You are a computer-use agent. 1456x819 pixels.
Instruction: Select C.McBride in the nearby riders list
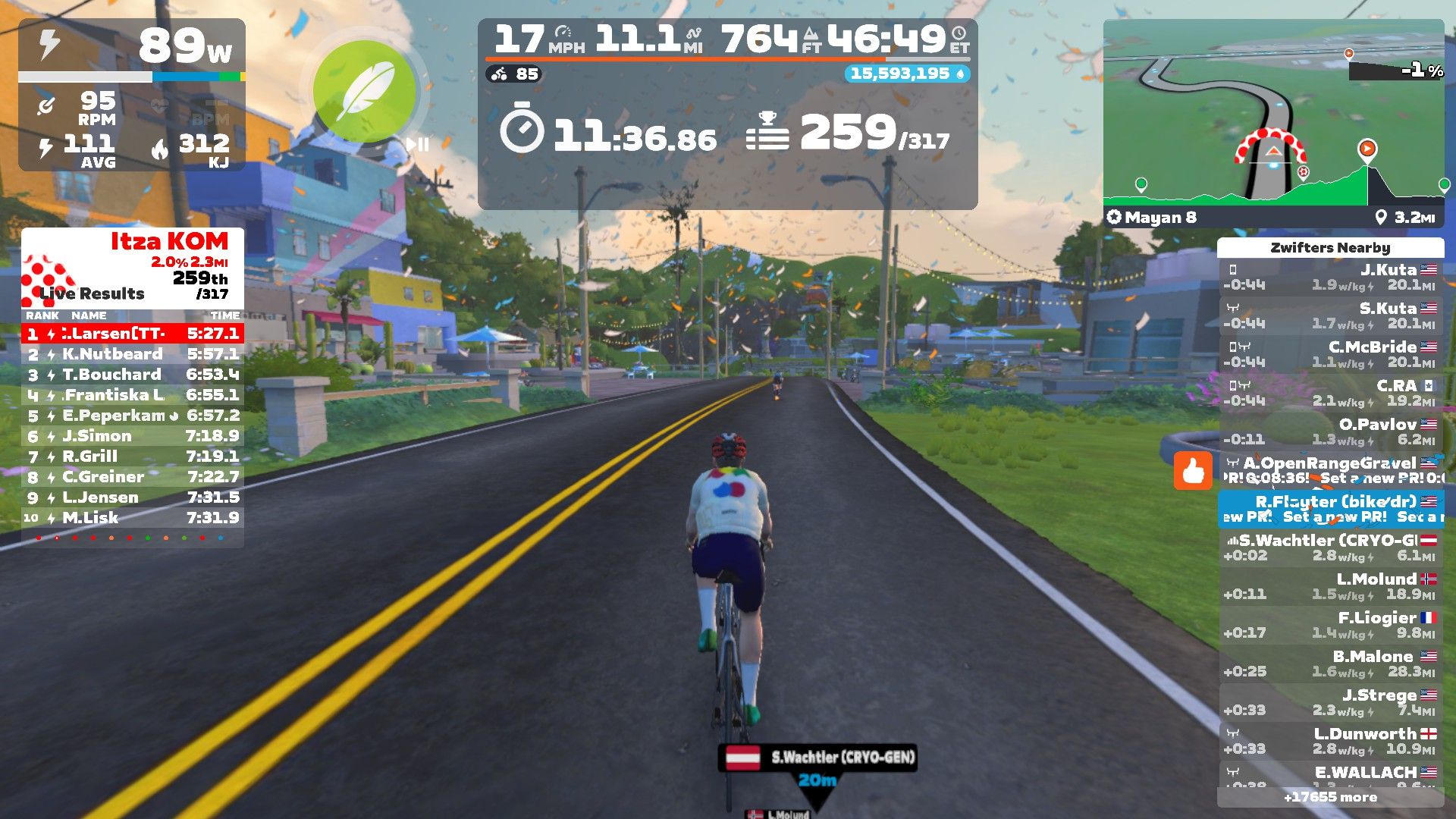[1331, 355]
